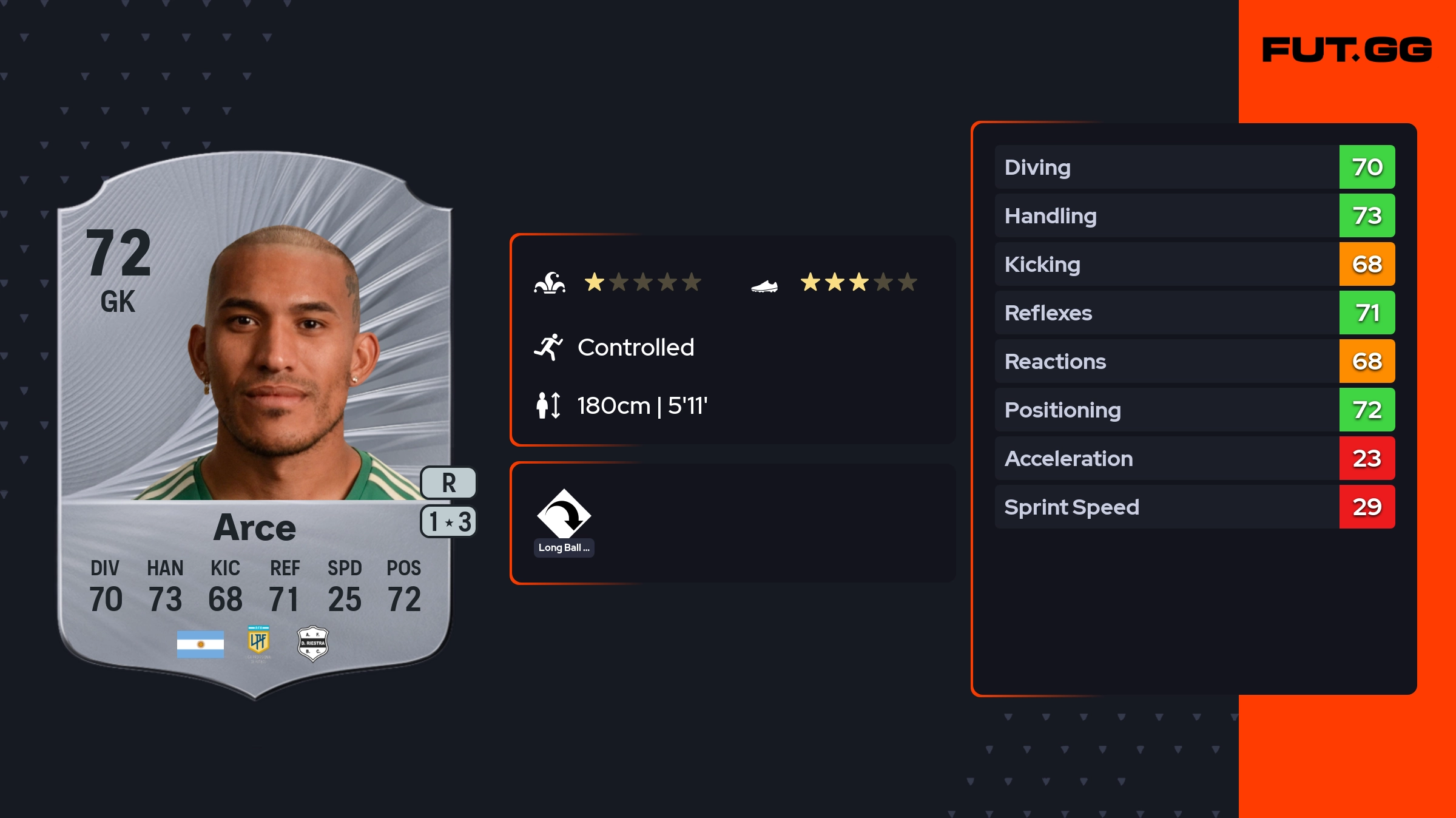Click the Argentina flag on the card
This screenshot has height=818, width=1456.
tap(200, 644)
